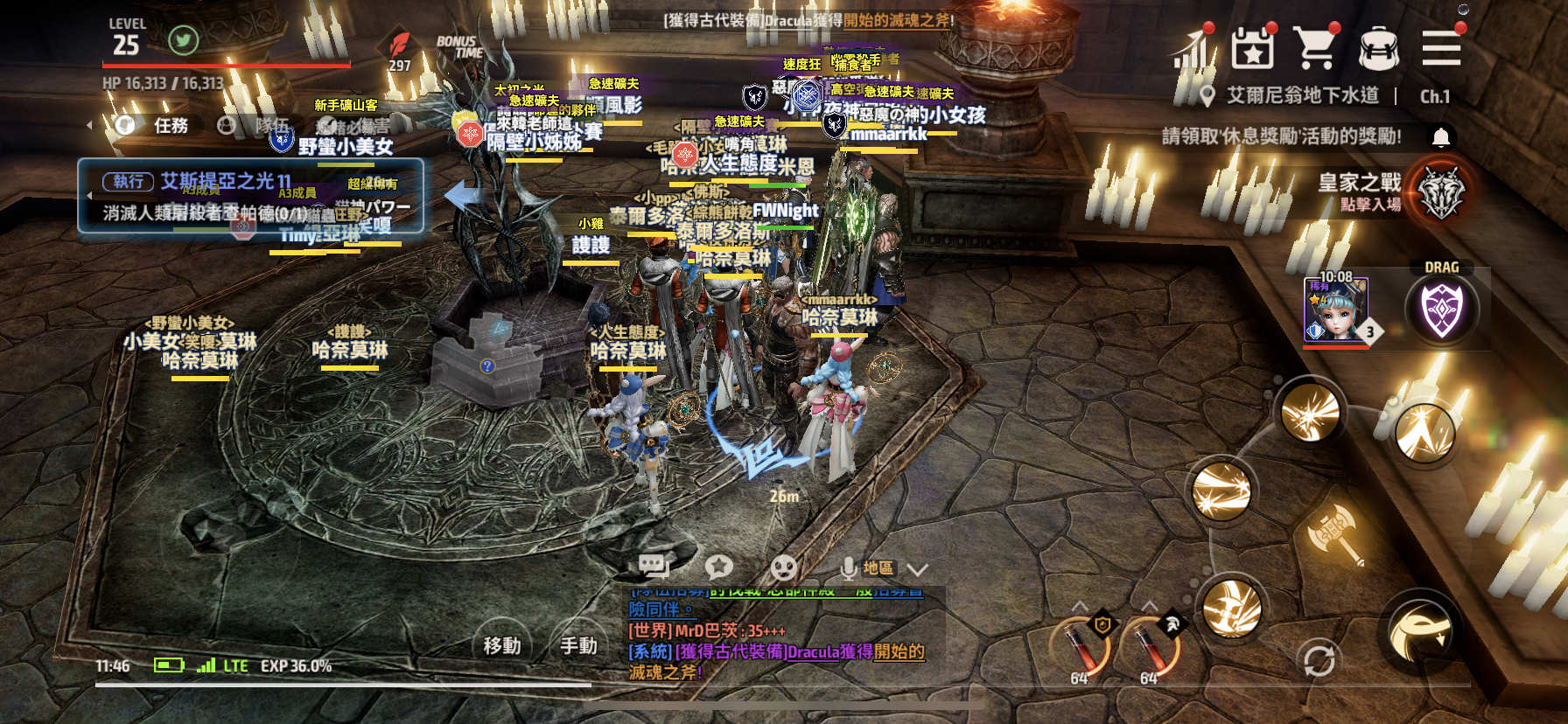Click the notification bell icon
This screenshot has width=1568, height=724.
(1441, 137)
